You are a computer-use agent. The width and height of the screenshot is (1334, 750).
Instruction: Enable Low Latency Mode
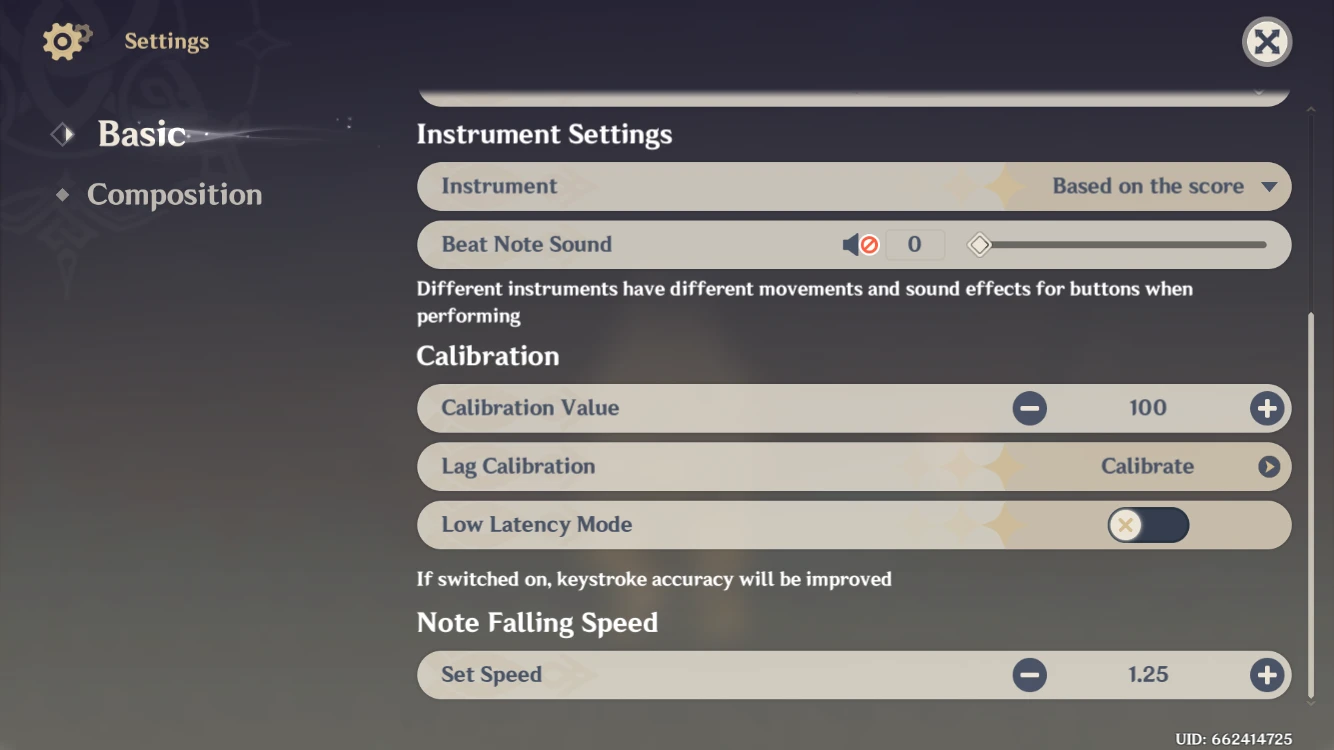click(x=1148, y=525)
